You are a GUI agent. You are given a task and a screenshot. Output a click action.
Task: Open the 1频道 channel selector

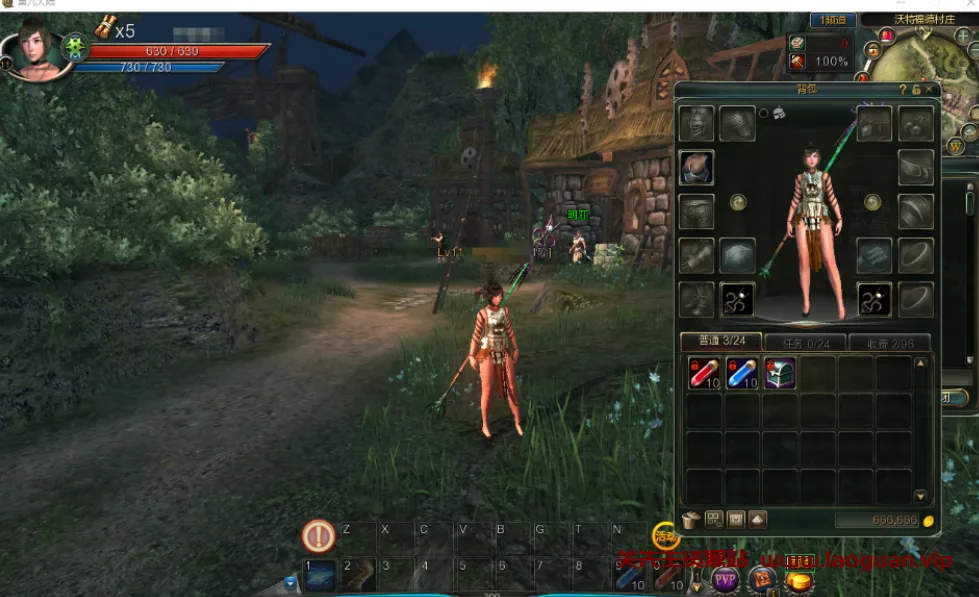(832, 20)
